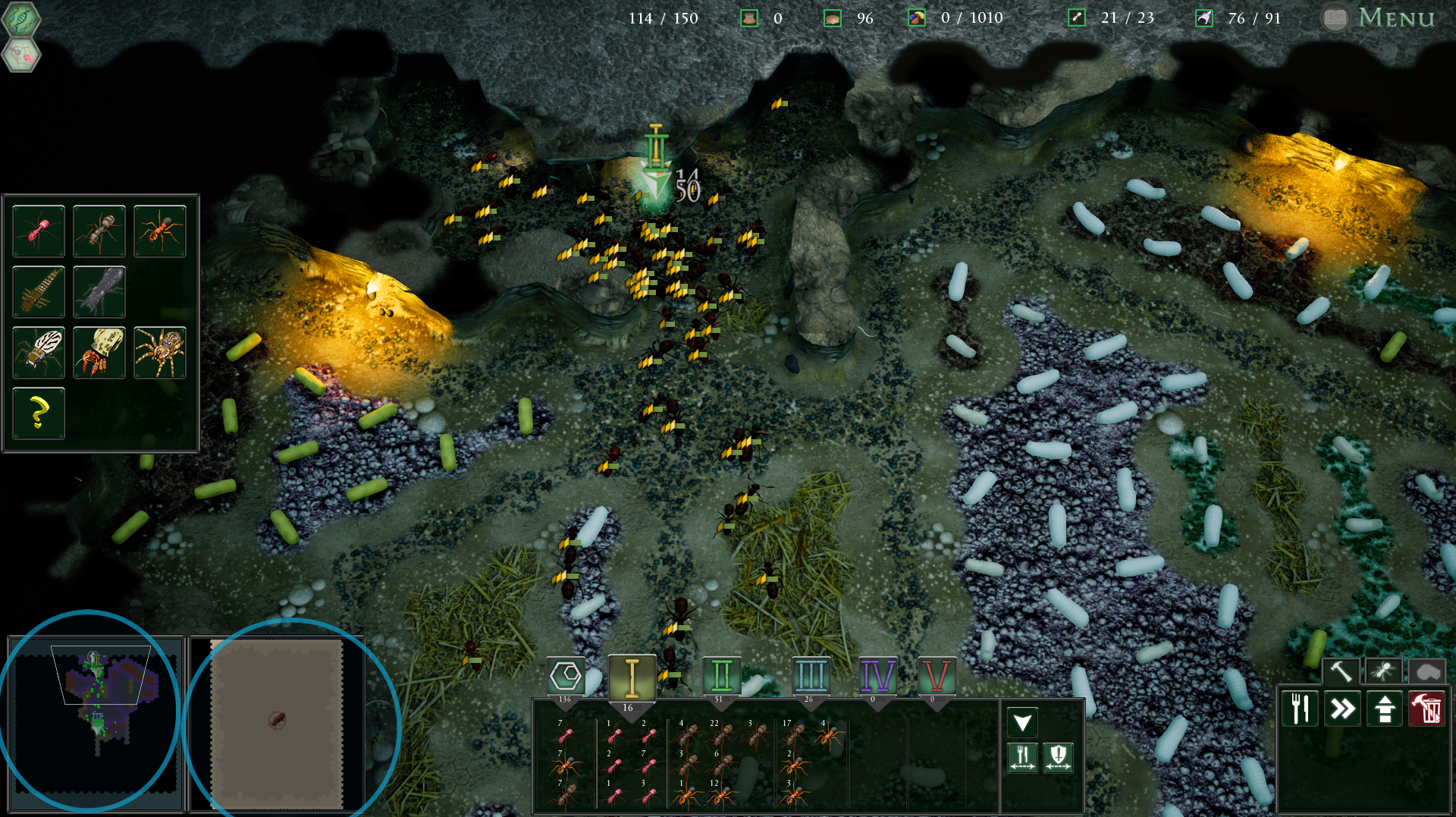The height and width of the screenshot is (817, 1456).
Task: Switch to blue group III tab
Action: [x=811, y=675]
